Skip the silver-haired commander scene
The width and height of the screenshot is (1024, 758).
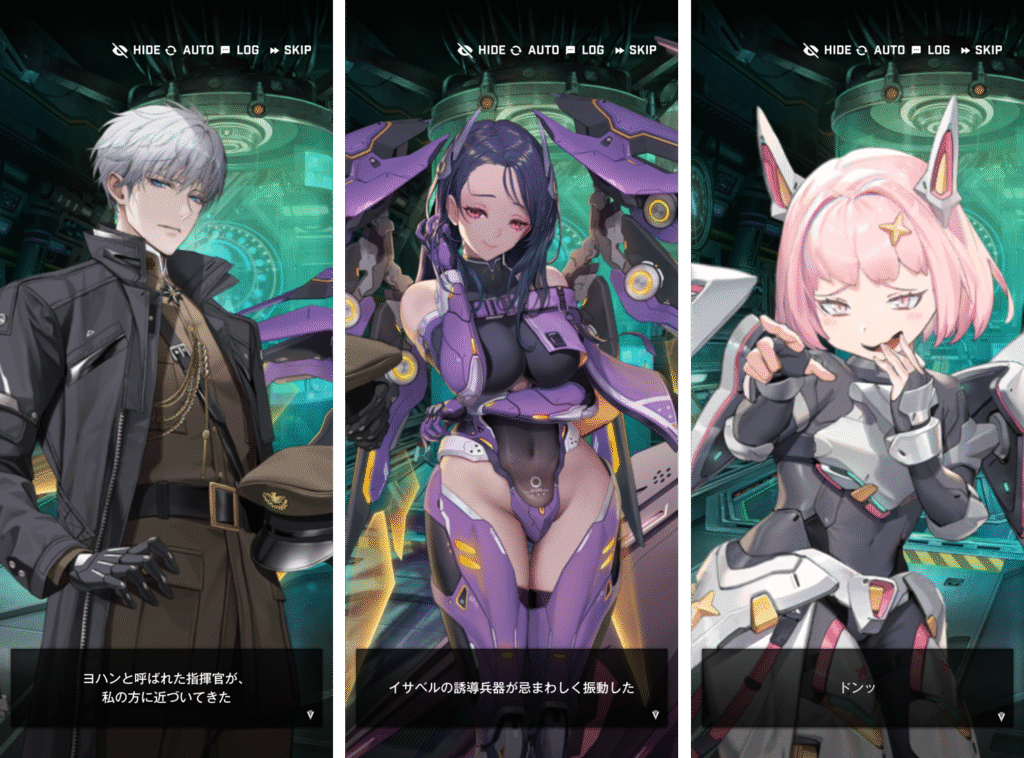[290, 50]
